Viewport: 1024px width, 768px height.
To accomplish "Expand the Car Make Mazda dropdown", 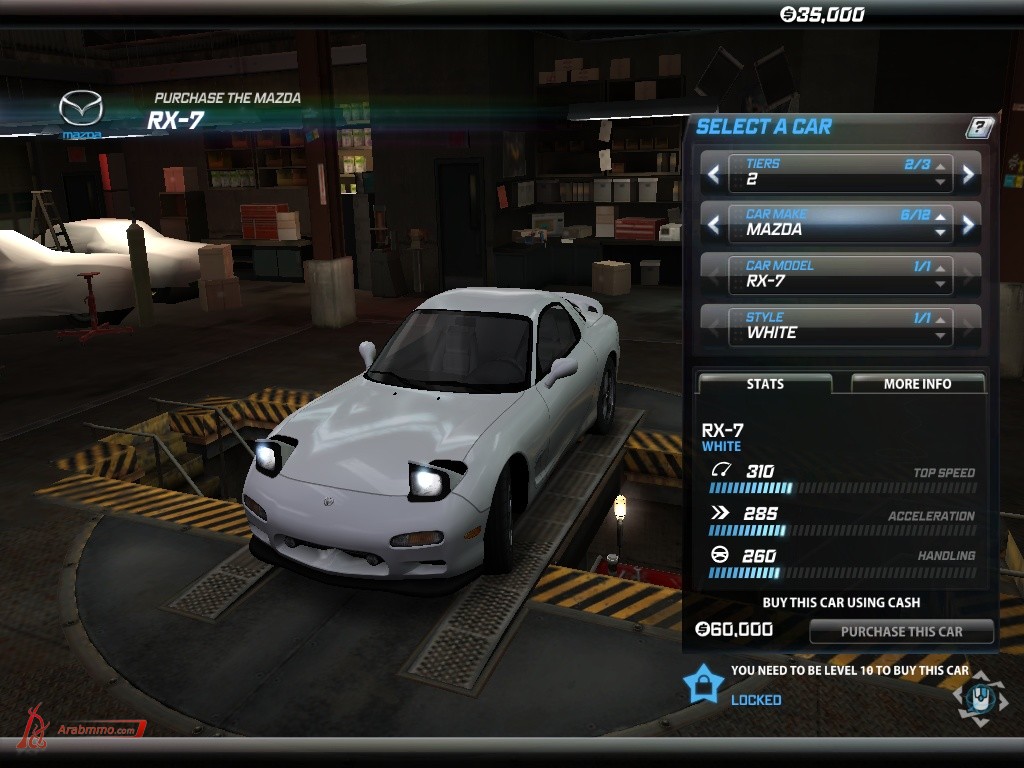I will click(x=840, y=223).
